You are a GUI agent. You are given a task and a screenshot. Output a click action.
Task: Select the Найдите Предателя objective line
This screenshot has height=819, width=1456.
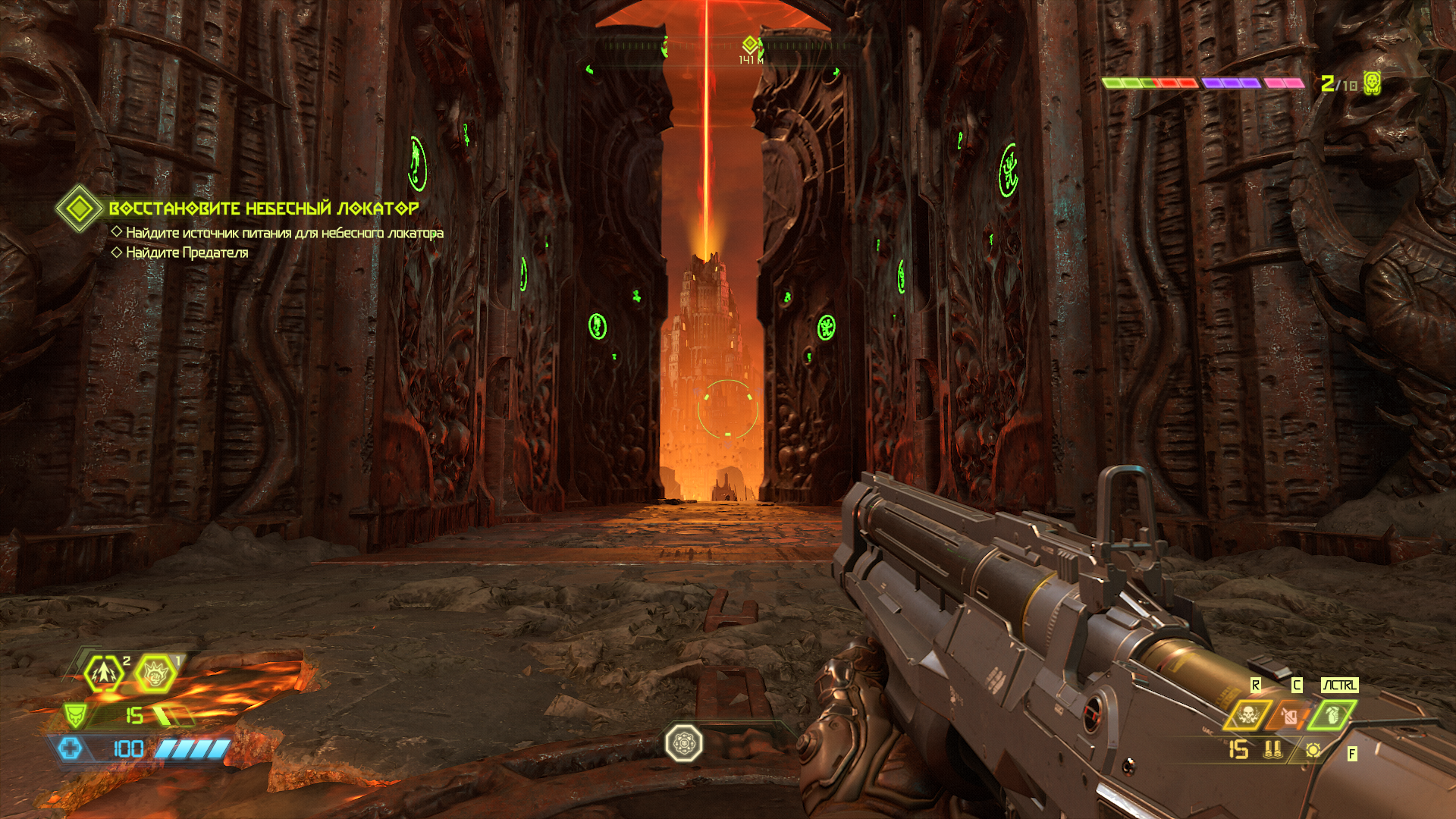pos(187,253)
